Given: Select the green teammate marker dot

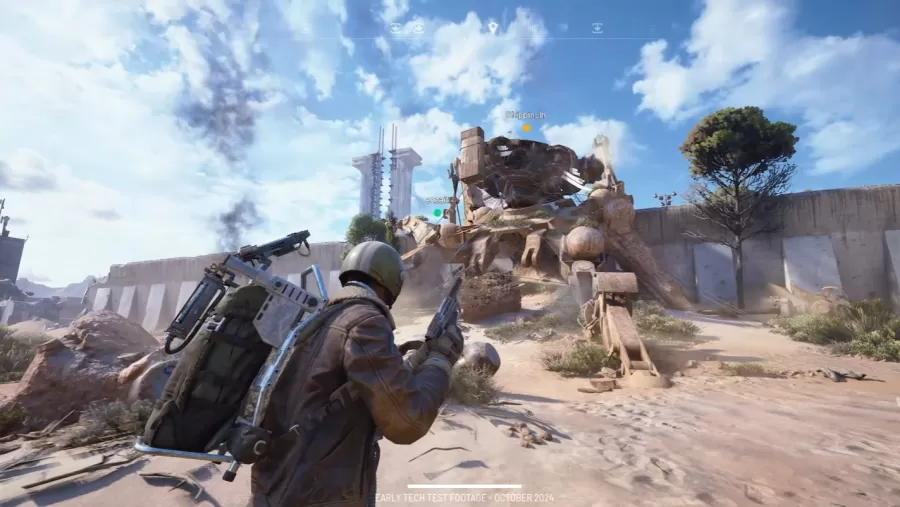Looking at the screenshot, I should pyautogui.click(x=437, y=212).
